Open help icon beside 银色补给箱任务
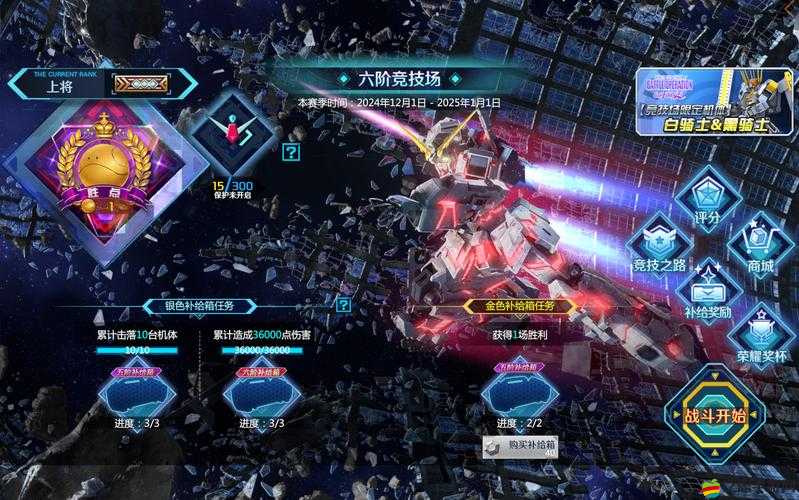 [343, 305]
